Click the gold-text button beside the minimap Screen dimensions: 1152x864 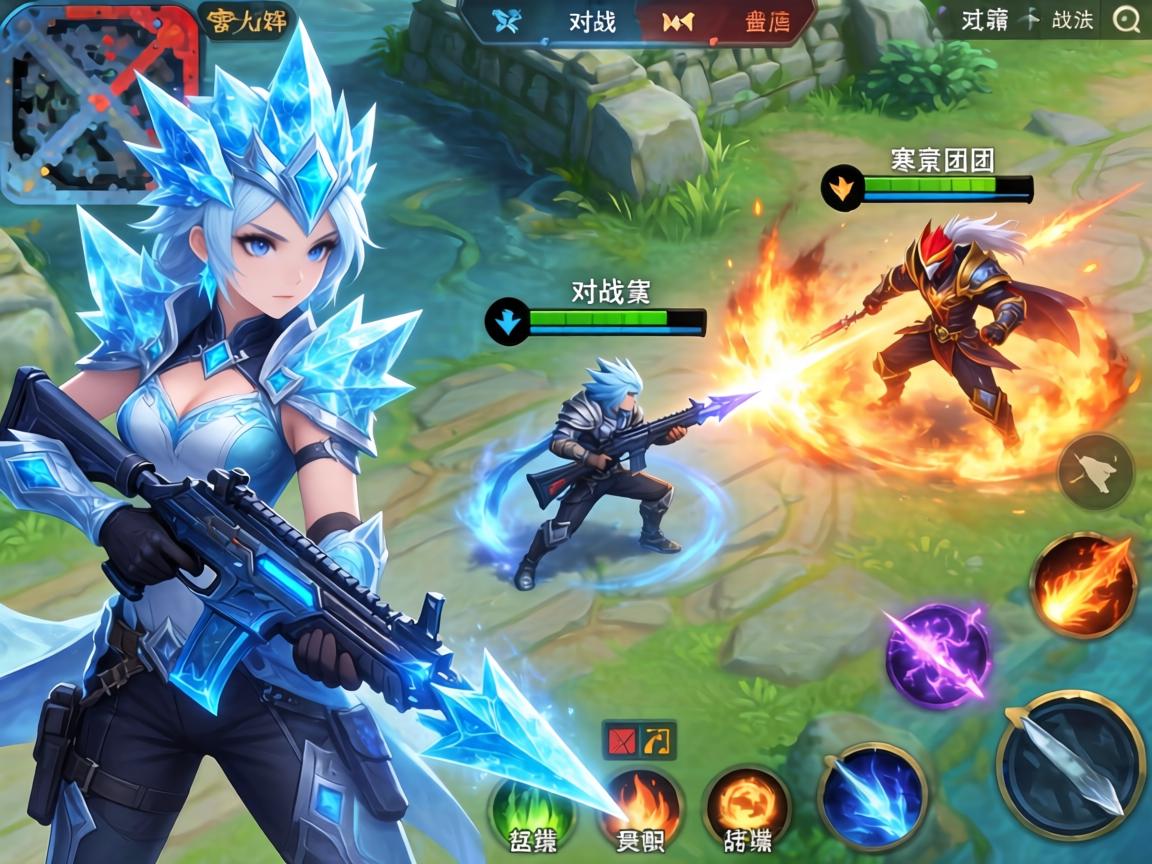coord(247,20)
